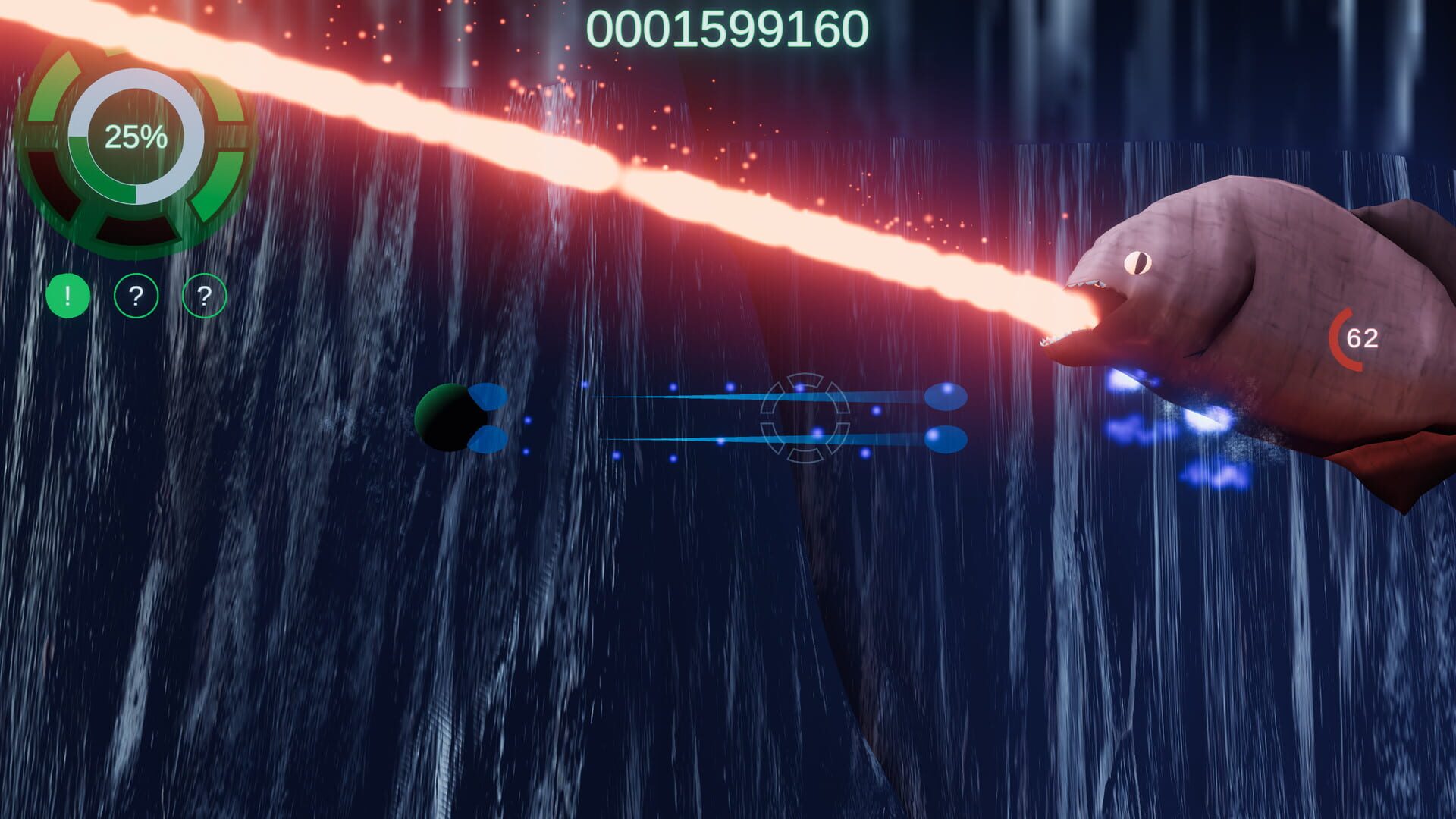Select the score readout 0001599160
1456x819 pixels.
click(728, 27)
